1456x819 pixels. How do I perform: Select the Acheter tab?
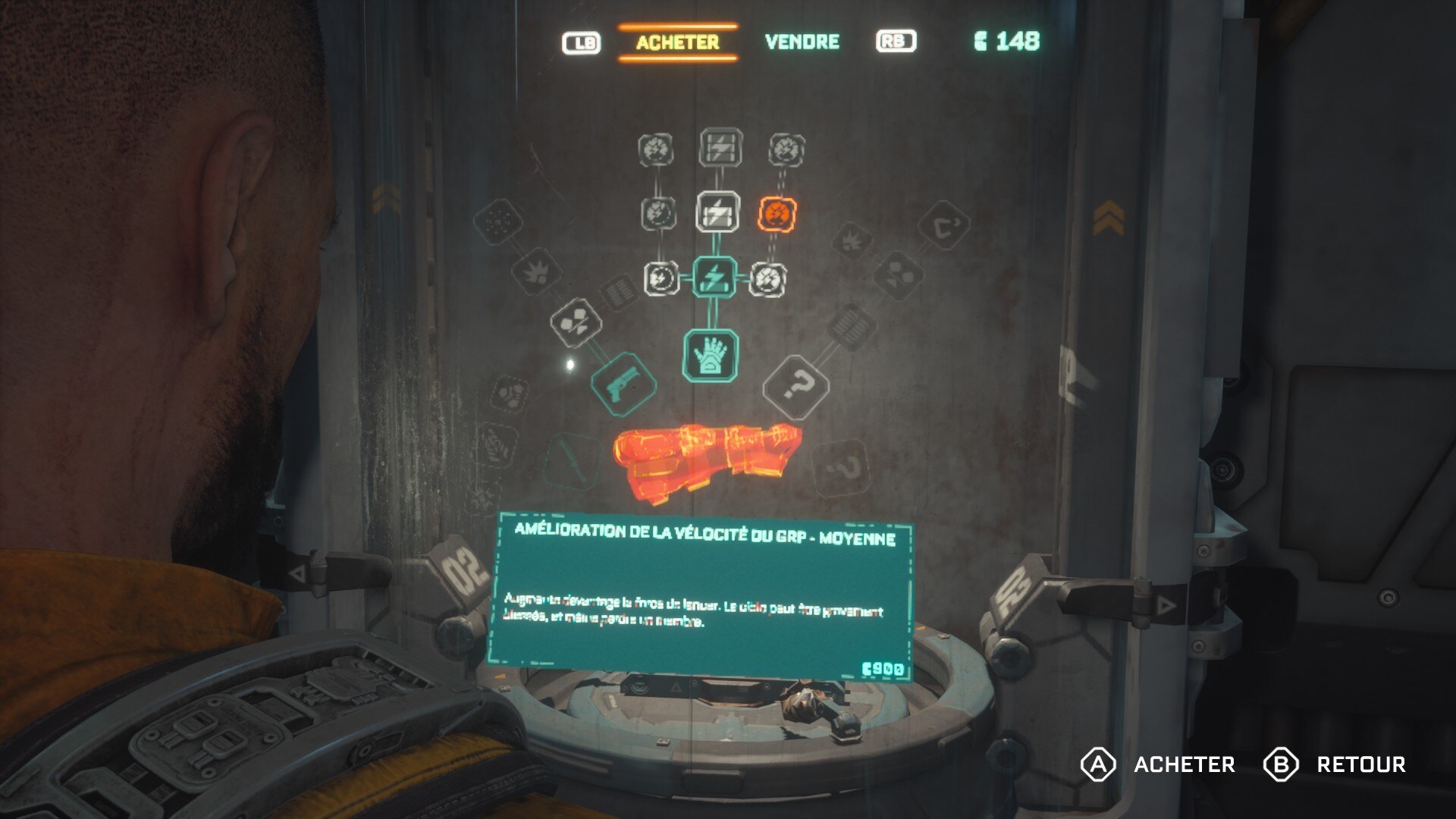point(677,42)
